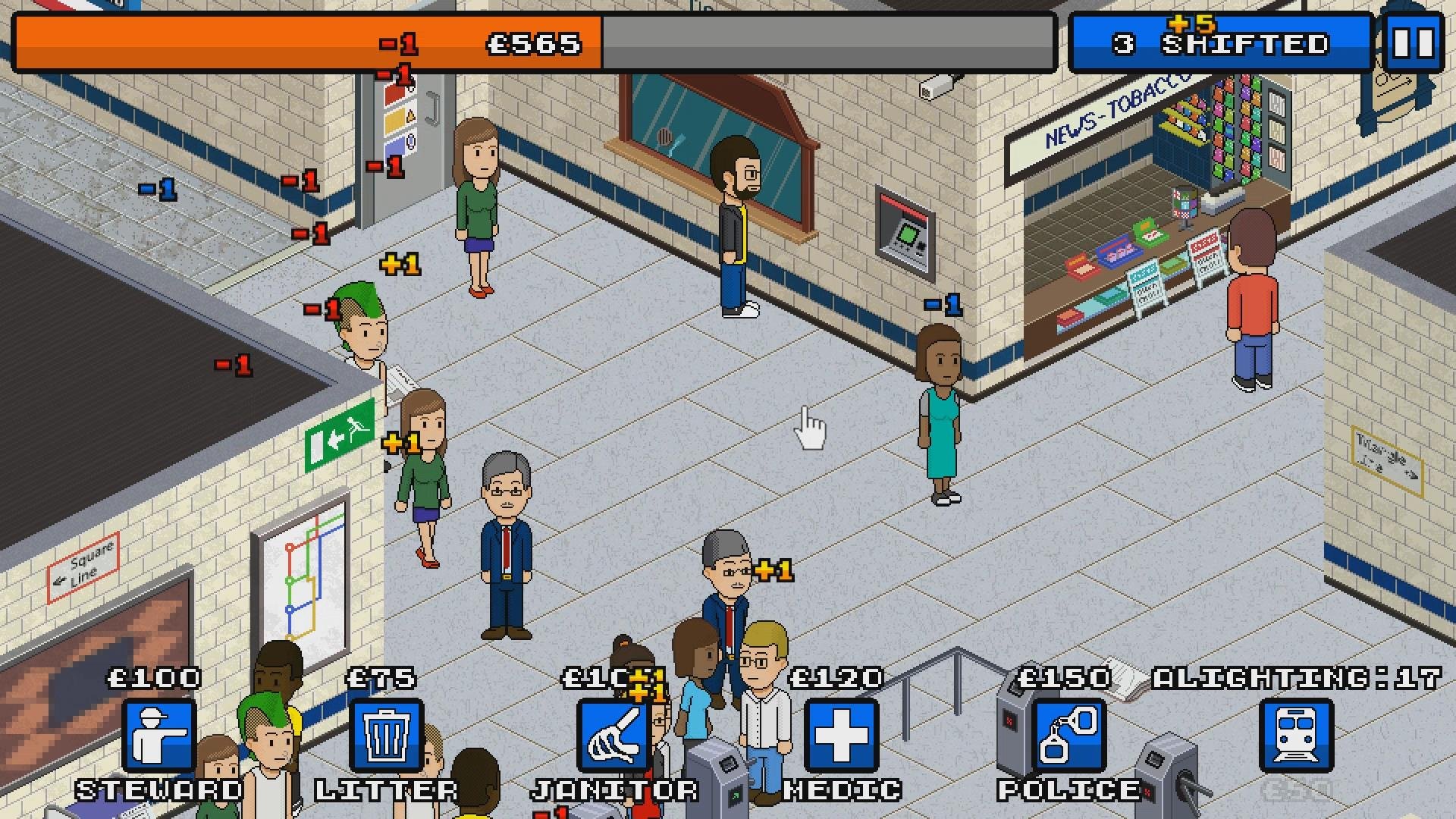Click the 3 SHIFTED counter panel
1456x819 pixels.
(x=1221, y=42)
